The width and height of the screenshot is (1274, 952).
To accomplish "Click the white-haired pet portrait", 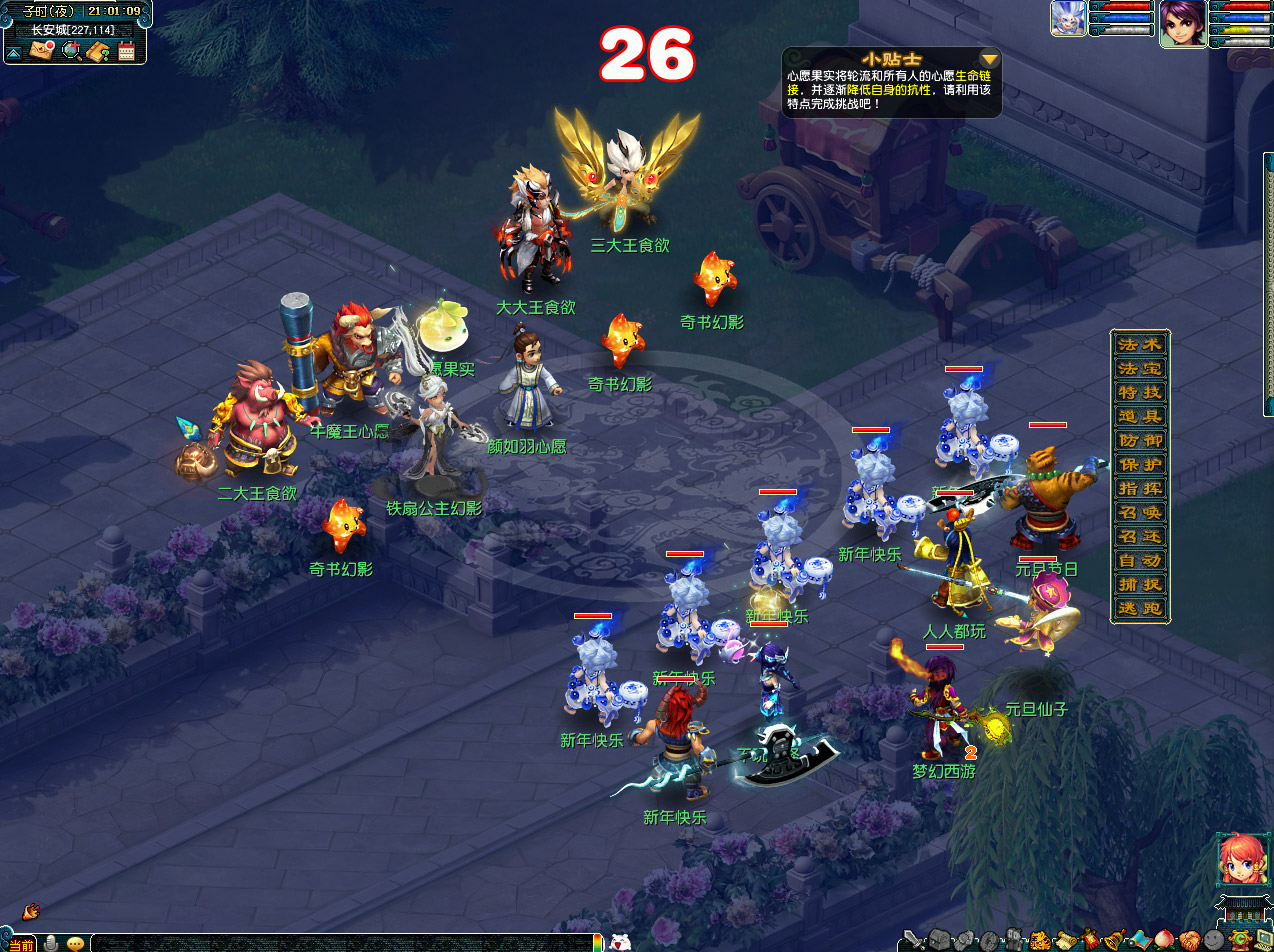I will point(1068,19).
